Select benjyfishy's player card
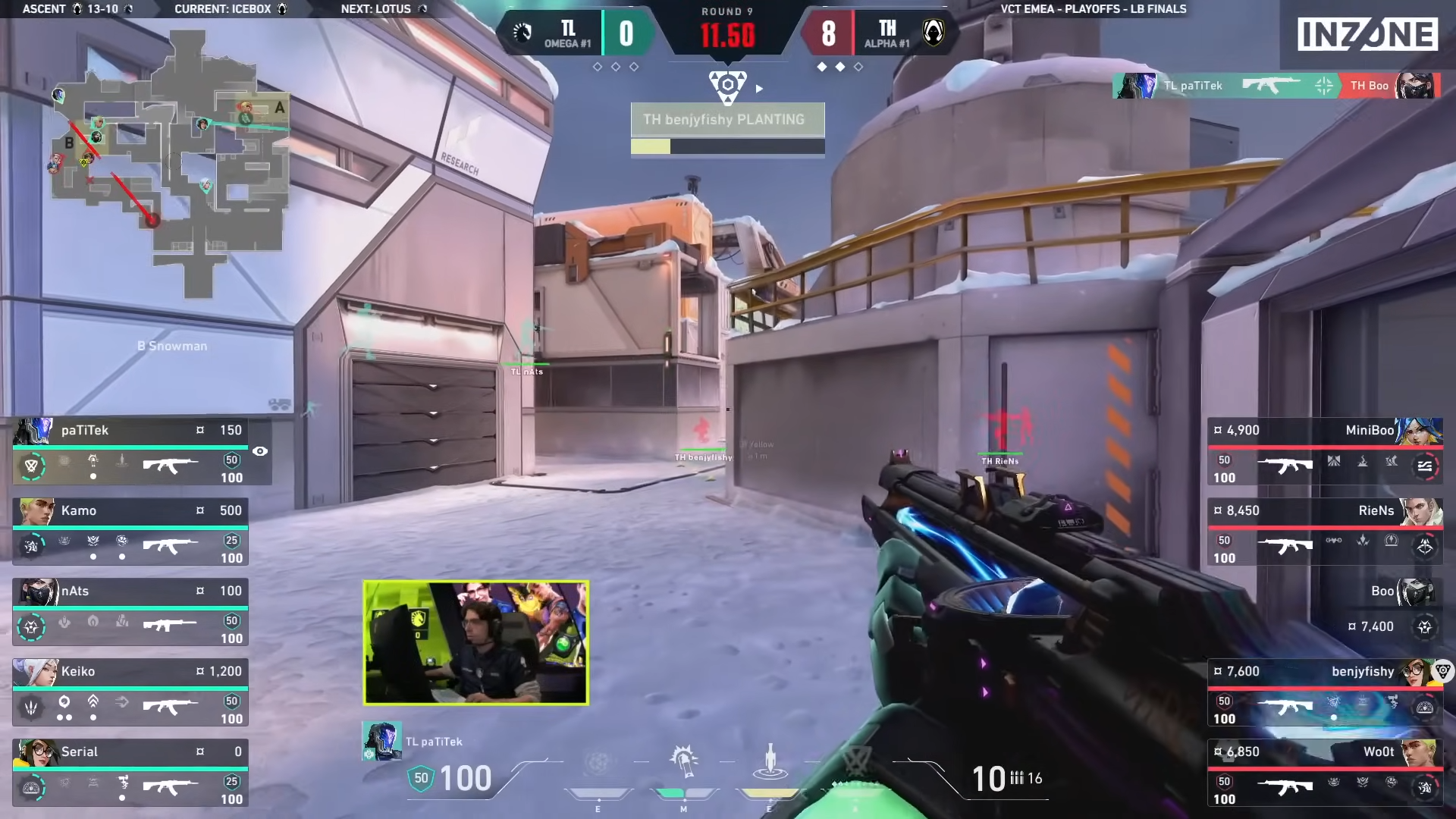The image size is (1456, 819). tap(1325, 692)
